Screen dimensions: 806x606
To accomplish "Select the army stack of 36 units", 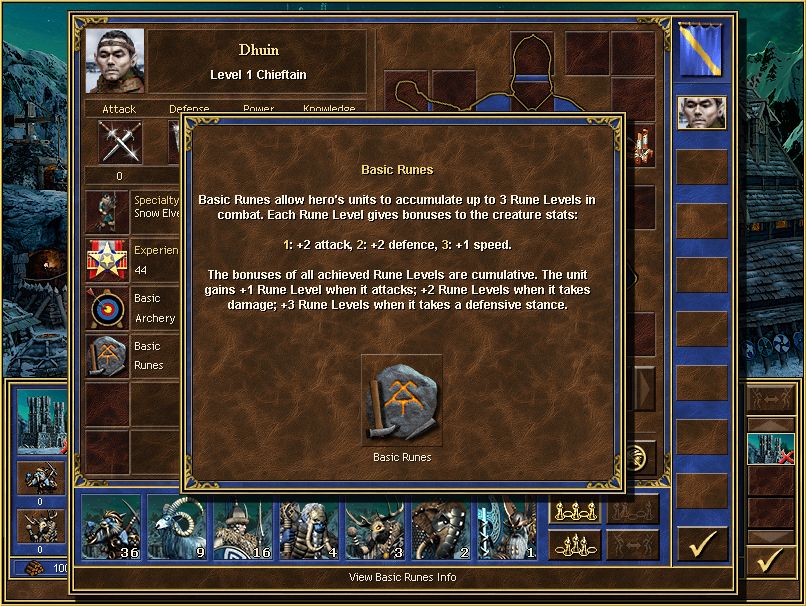I will 111,527.
